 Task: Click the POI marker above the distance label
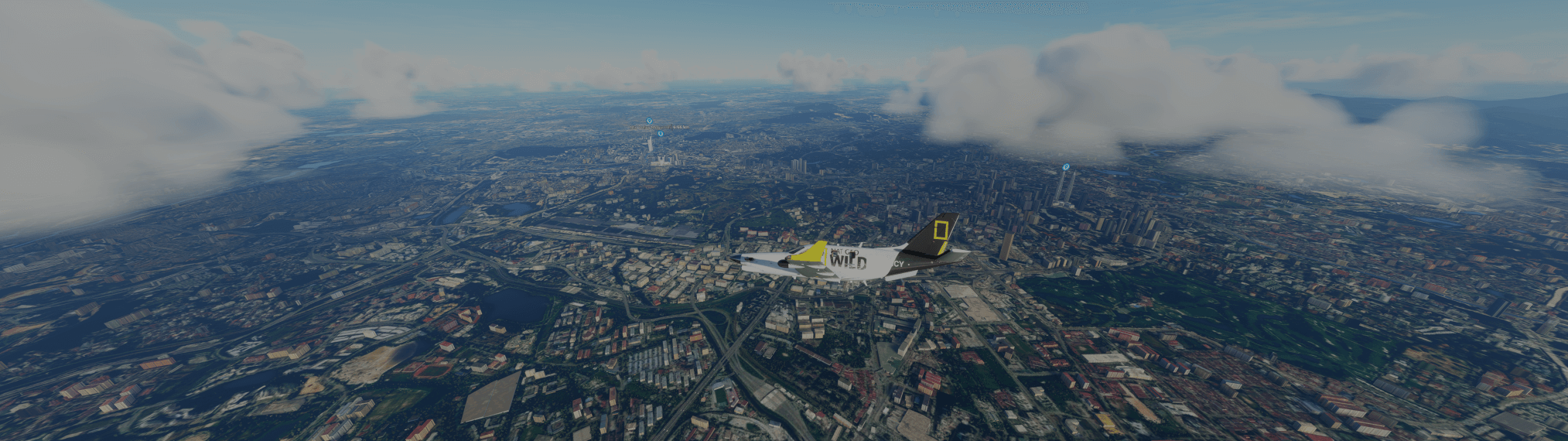tap(649, 121)
